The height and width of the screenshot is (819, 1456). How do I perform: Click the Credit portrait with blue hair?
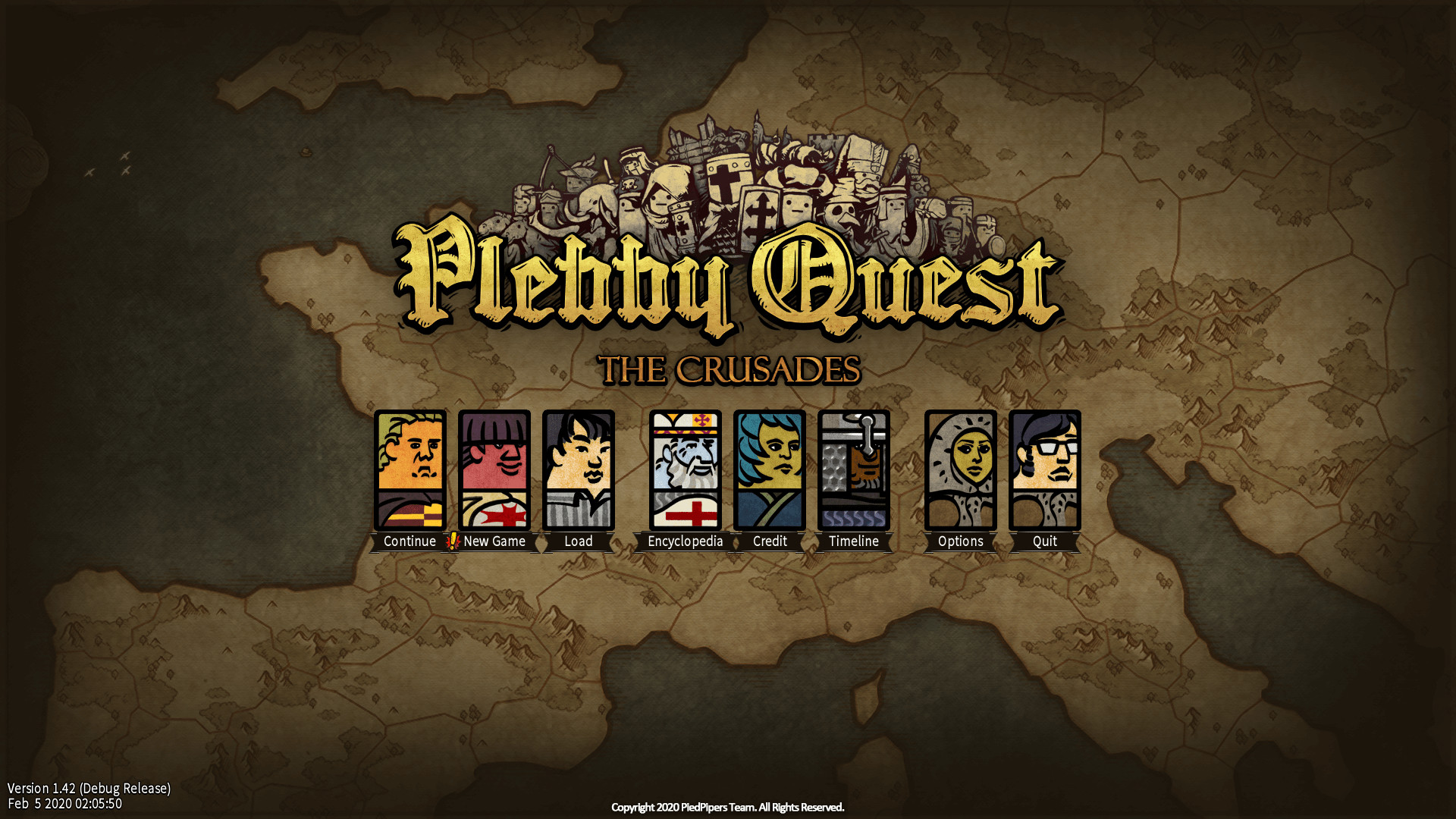770,470
